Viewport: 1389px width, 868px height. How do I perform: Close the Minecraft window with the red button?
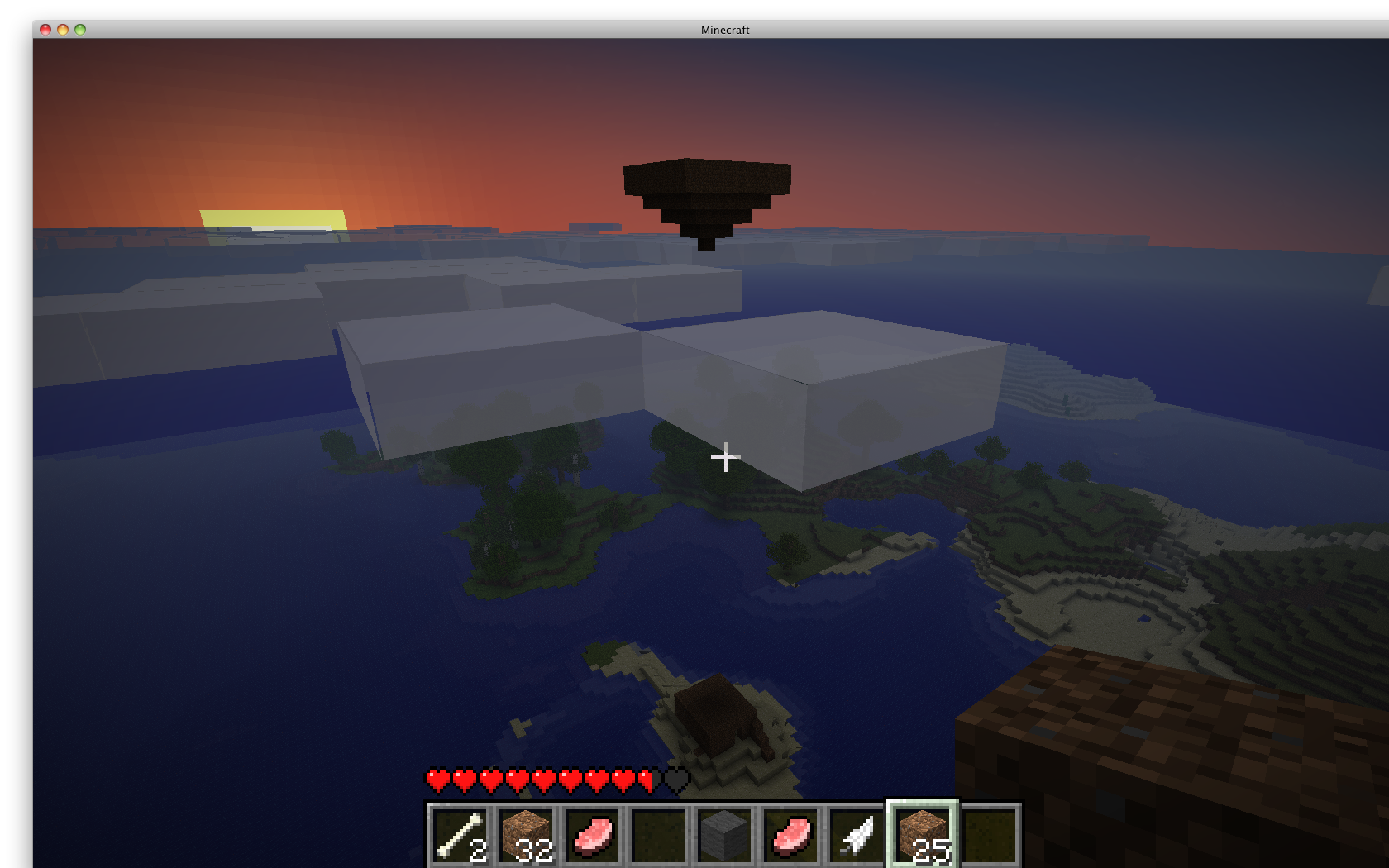click(45, 30)
